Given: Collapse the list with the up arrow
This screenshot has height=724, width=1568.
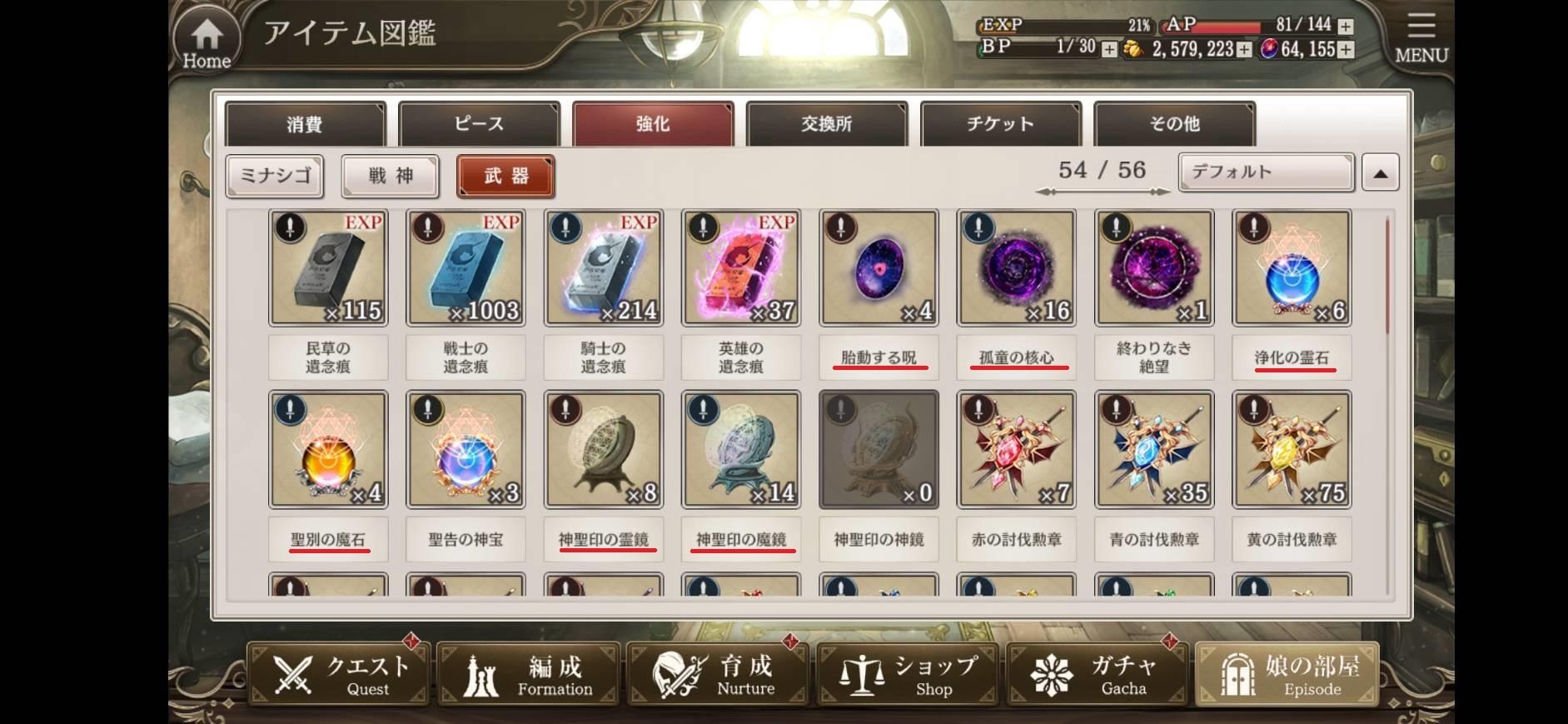Looking at the screenshot, I should (x=1381, y=172).
